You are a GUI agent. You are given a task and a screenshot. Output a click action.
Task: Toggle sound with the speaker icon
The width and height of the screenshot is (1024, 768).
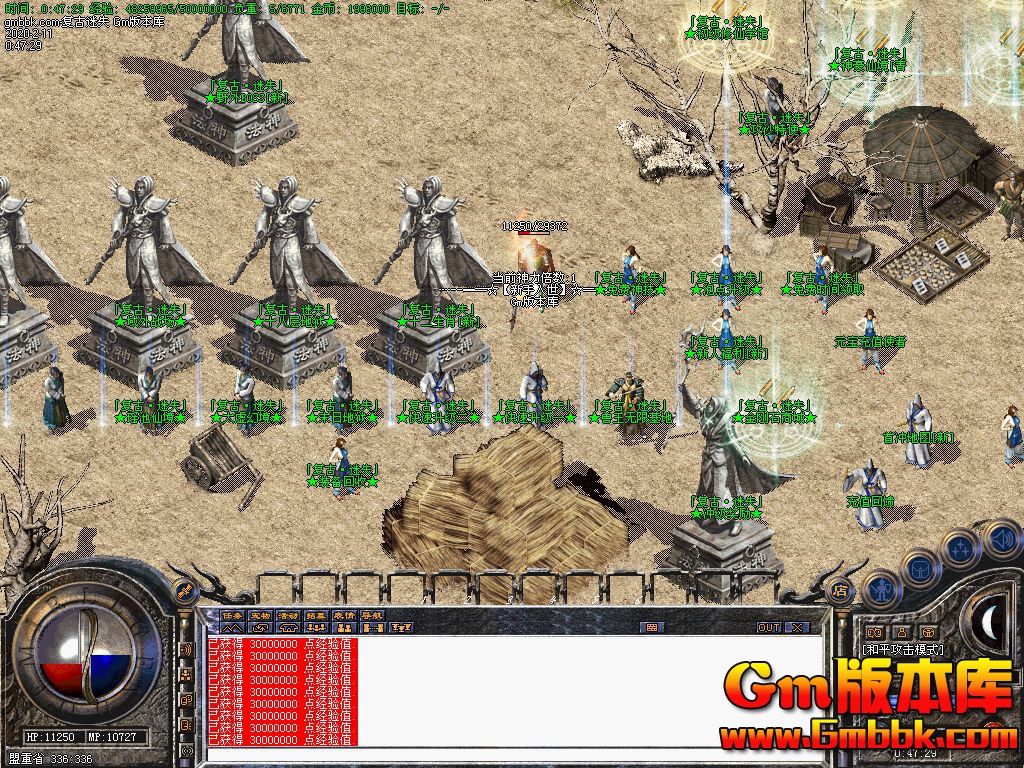click(1001, 539)
